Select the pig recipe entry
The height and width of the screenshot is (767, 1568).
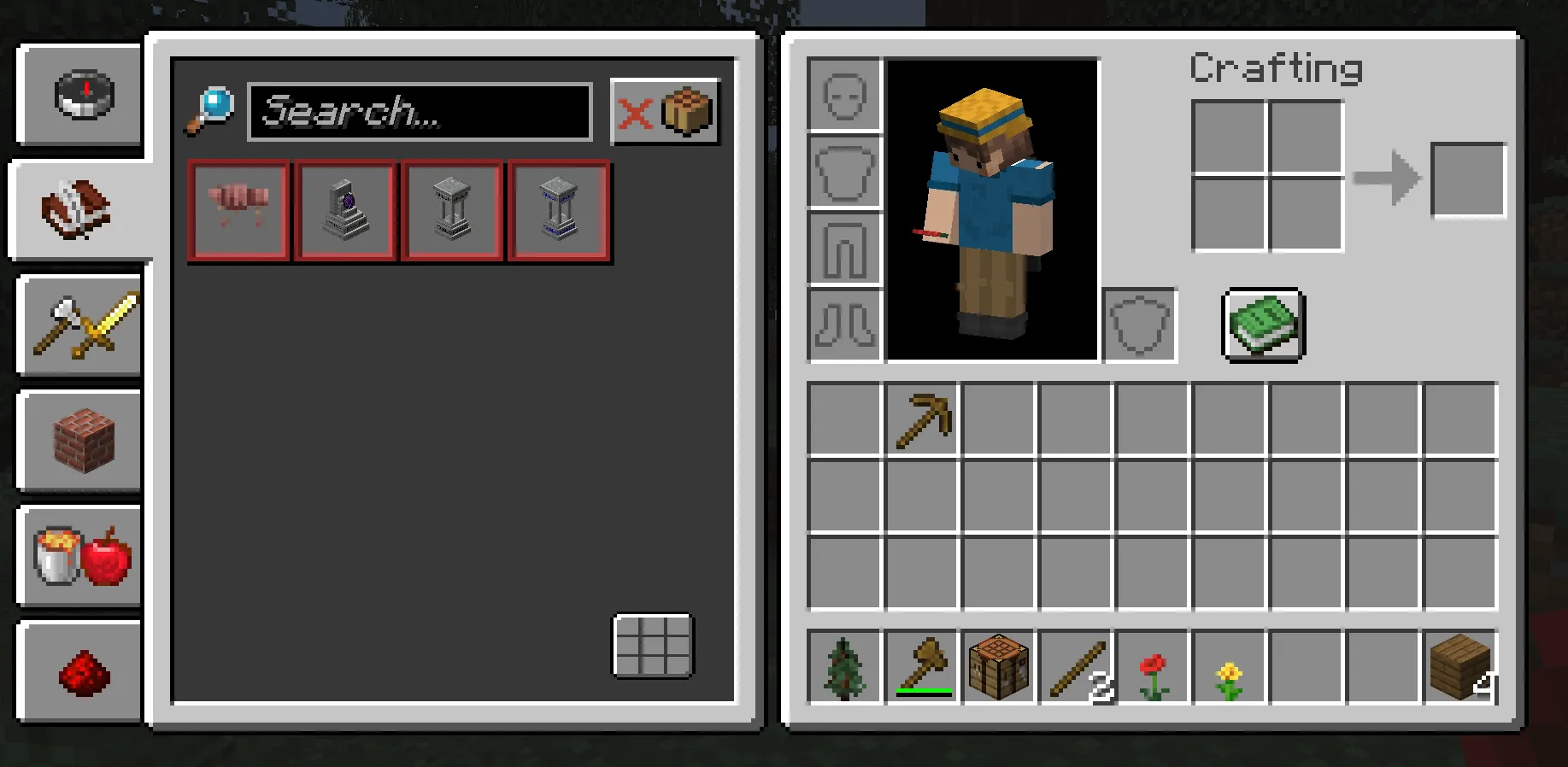click(x=238, y=210)
